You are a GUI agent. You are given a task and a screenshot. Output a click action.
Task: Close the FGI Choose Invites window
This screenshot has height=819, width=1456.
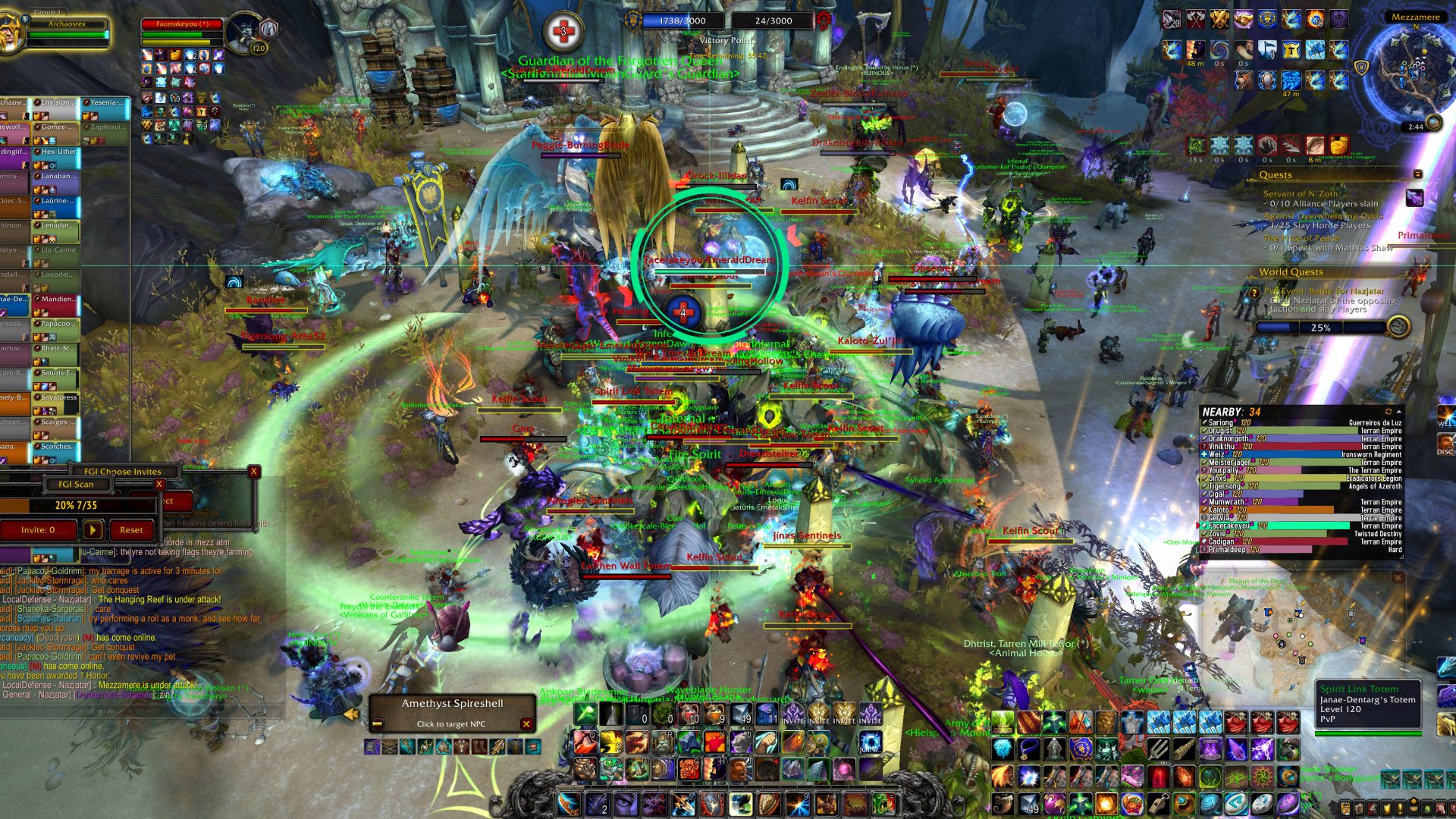pyautogui.click(x=254, y=471)
